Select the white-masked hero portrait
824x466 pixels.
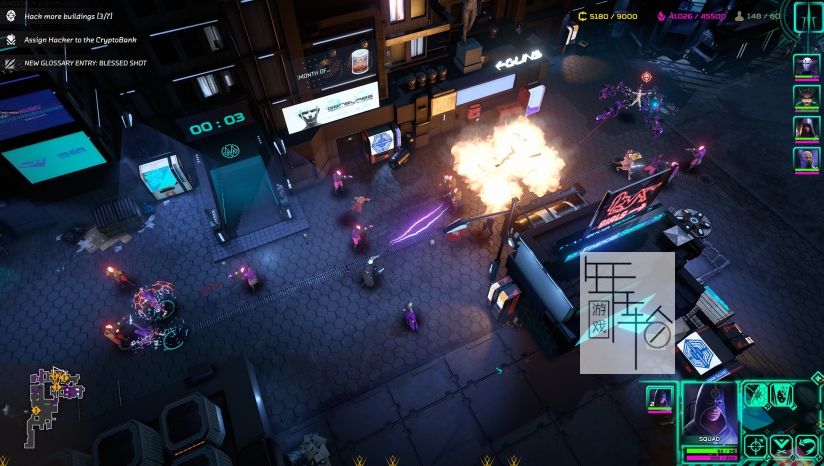[806, 66]
